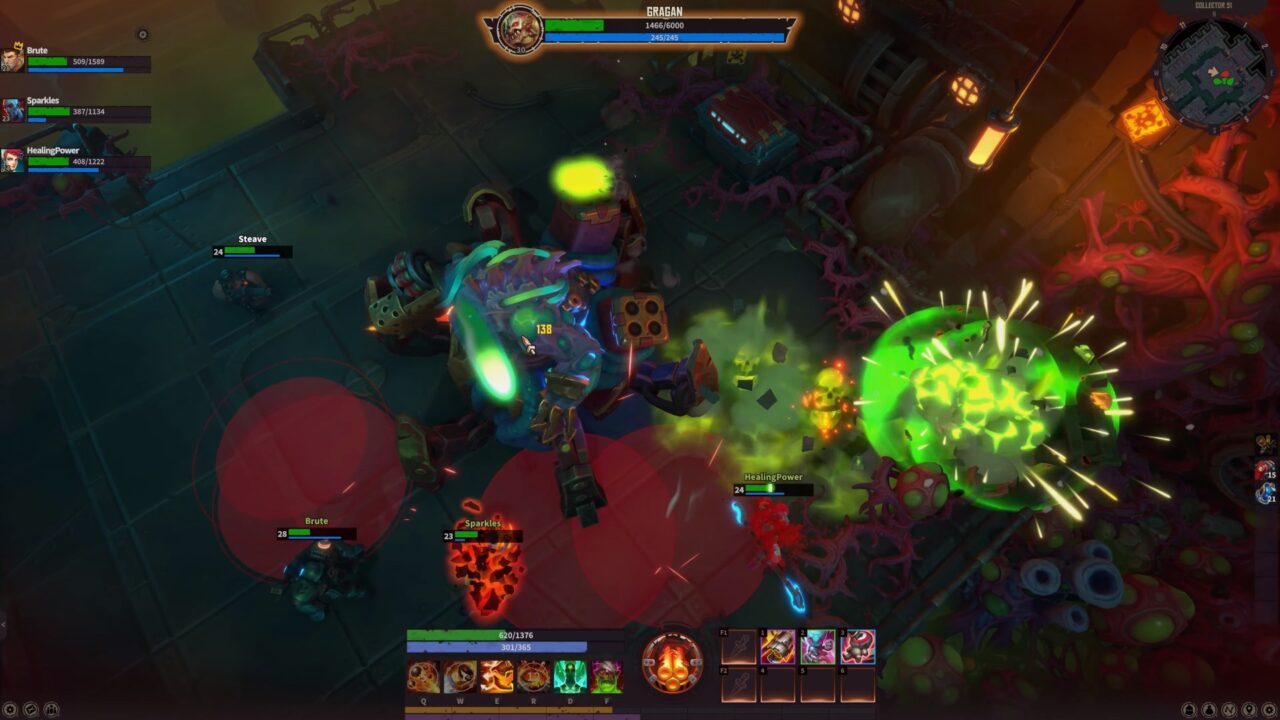Click the small gear icon above party frames
The height and width of the screenshot is (720, 1280).
coord(142,34)
